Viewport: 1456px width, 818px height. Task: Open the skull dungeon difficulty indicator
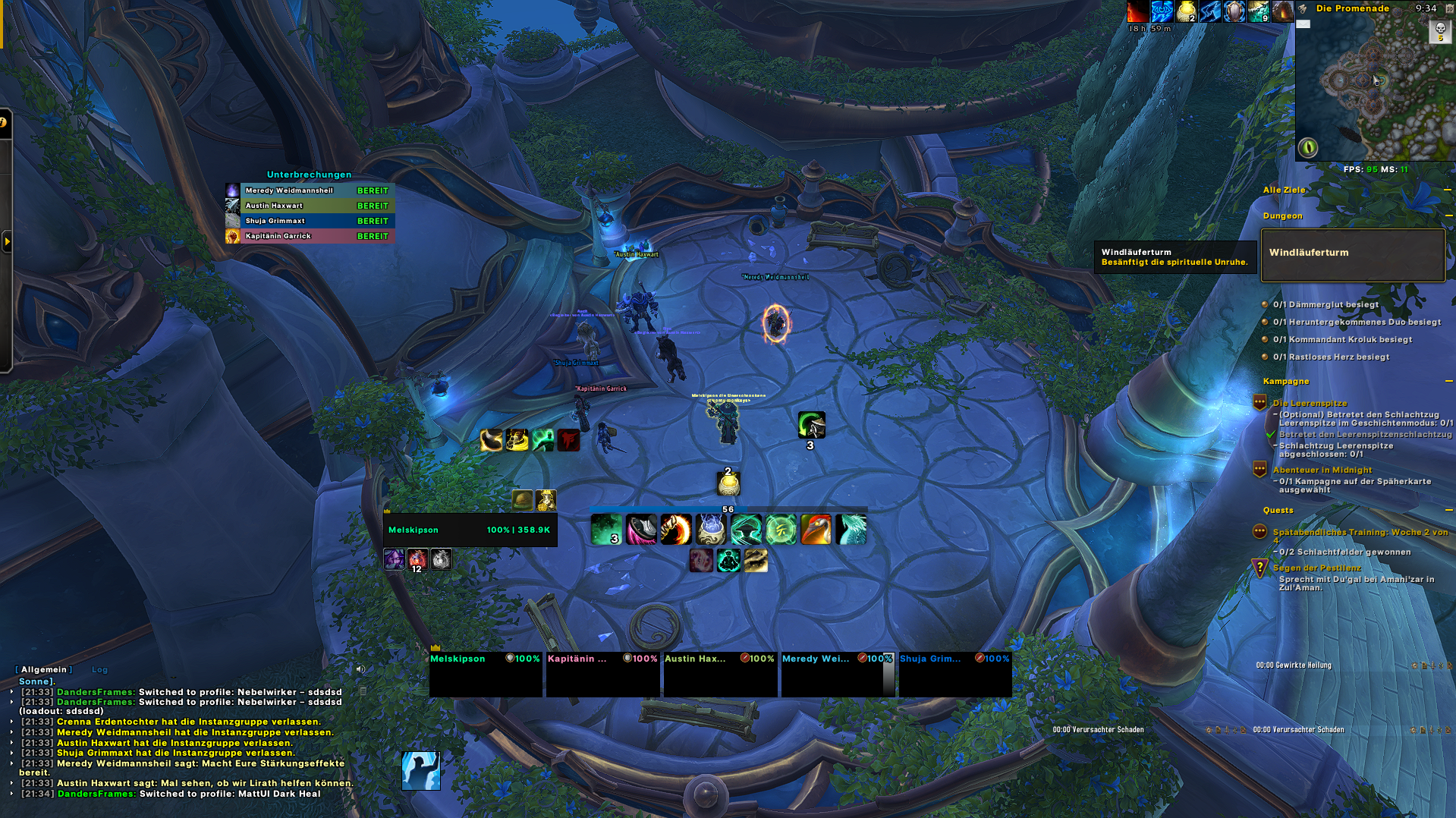[1439, 30]
